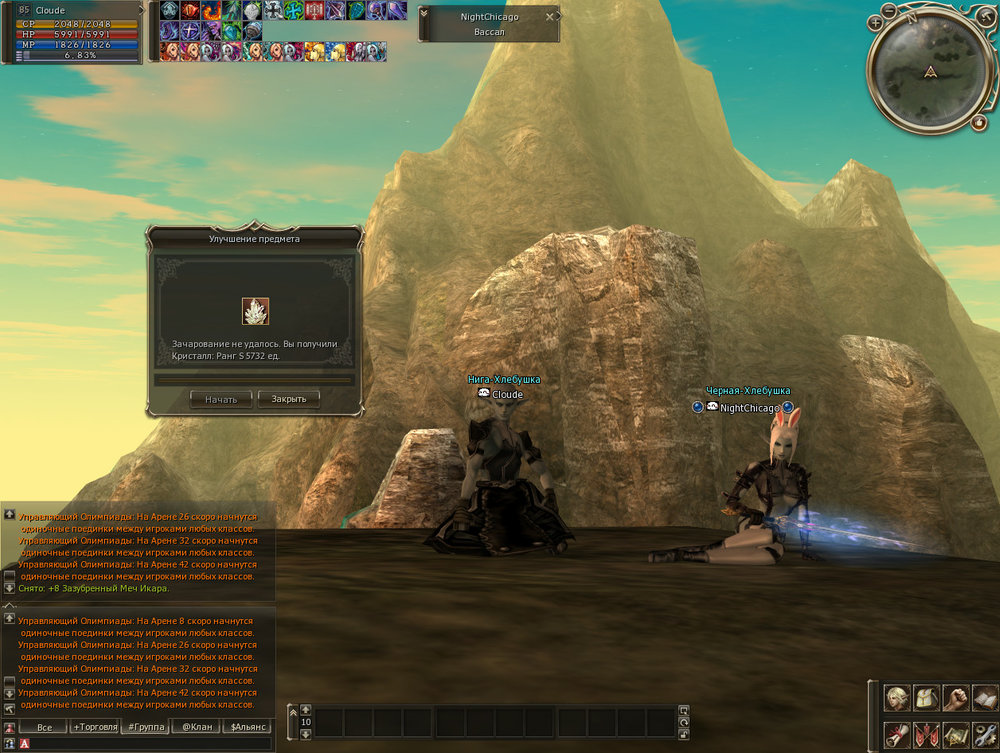Open the #Группа chat tab
The width and height of the screenshot is (1000, 753).
[145, 727]
